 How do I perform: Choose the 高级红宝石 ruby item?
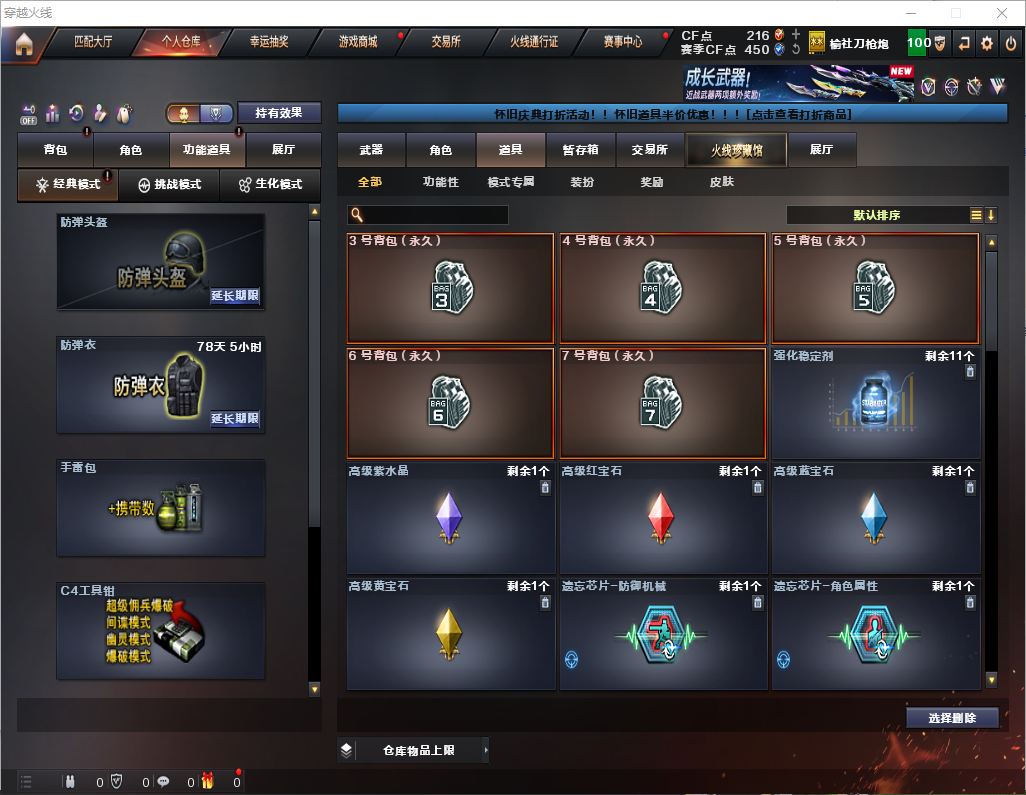click(662, 519)
